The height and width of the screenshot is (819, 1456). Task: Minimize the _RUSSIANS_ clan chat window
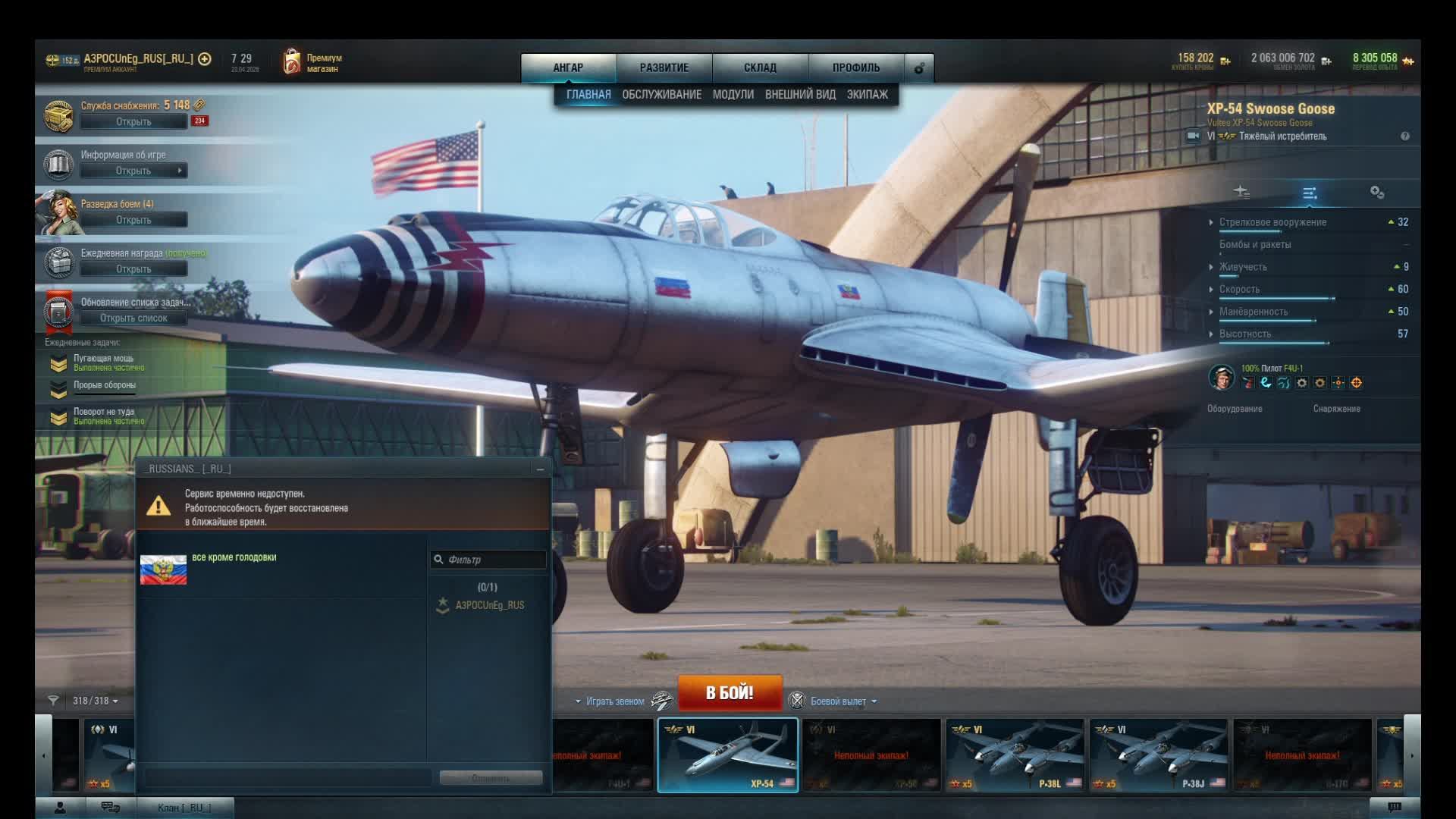click(540, 469)
